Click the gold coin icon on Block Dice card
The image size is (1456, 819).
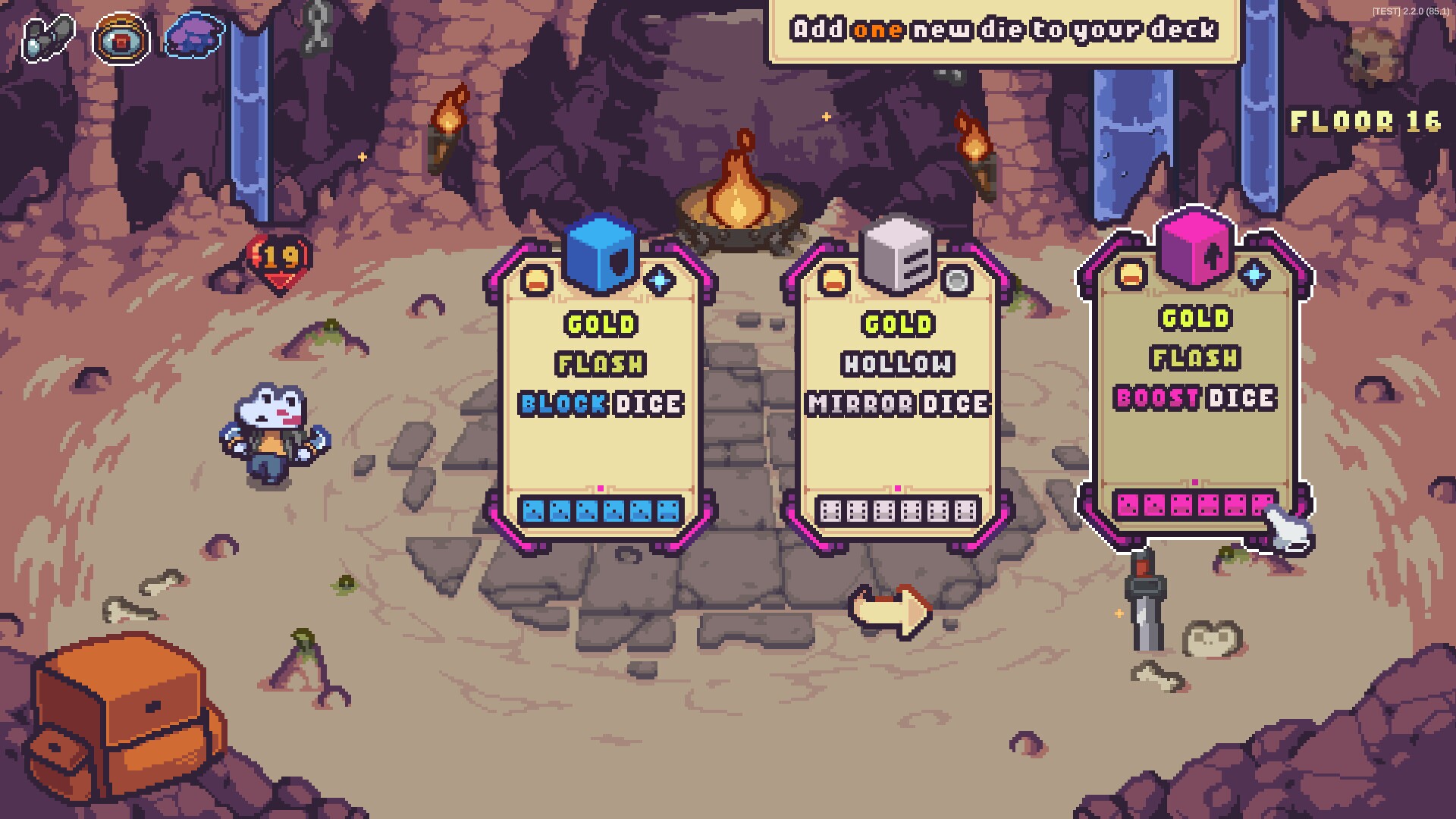tap(536, 281)
